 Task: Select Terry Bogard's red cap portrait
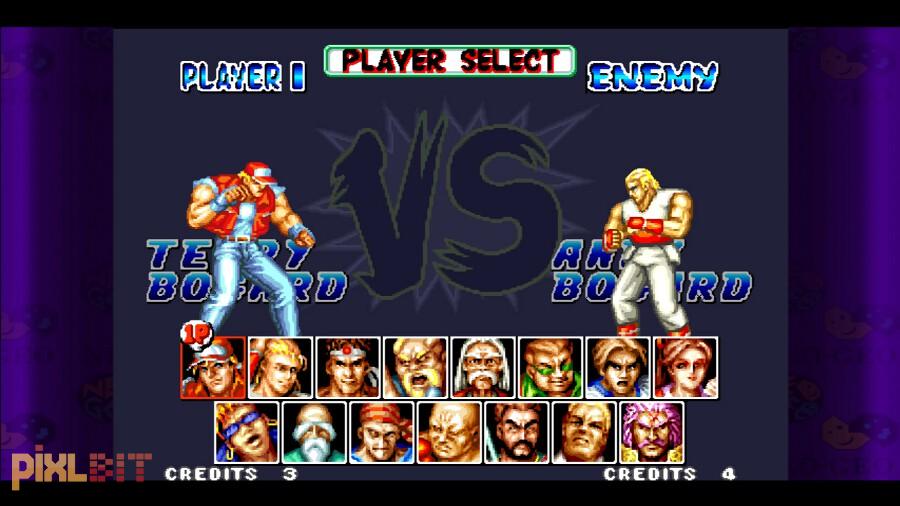click(x=213, y=368)
